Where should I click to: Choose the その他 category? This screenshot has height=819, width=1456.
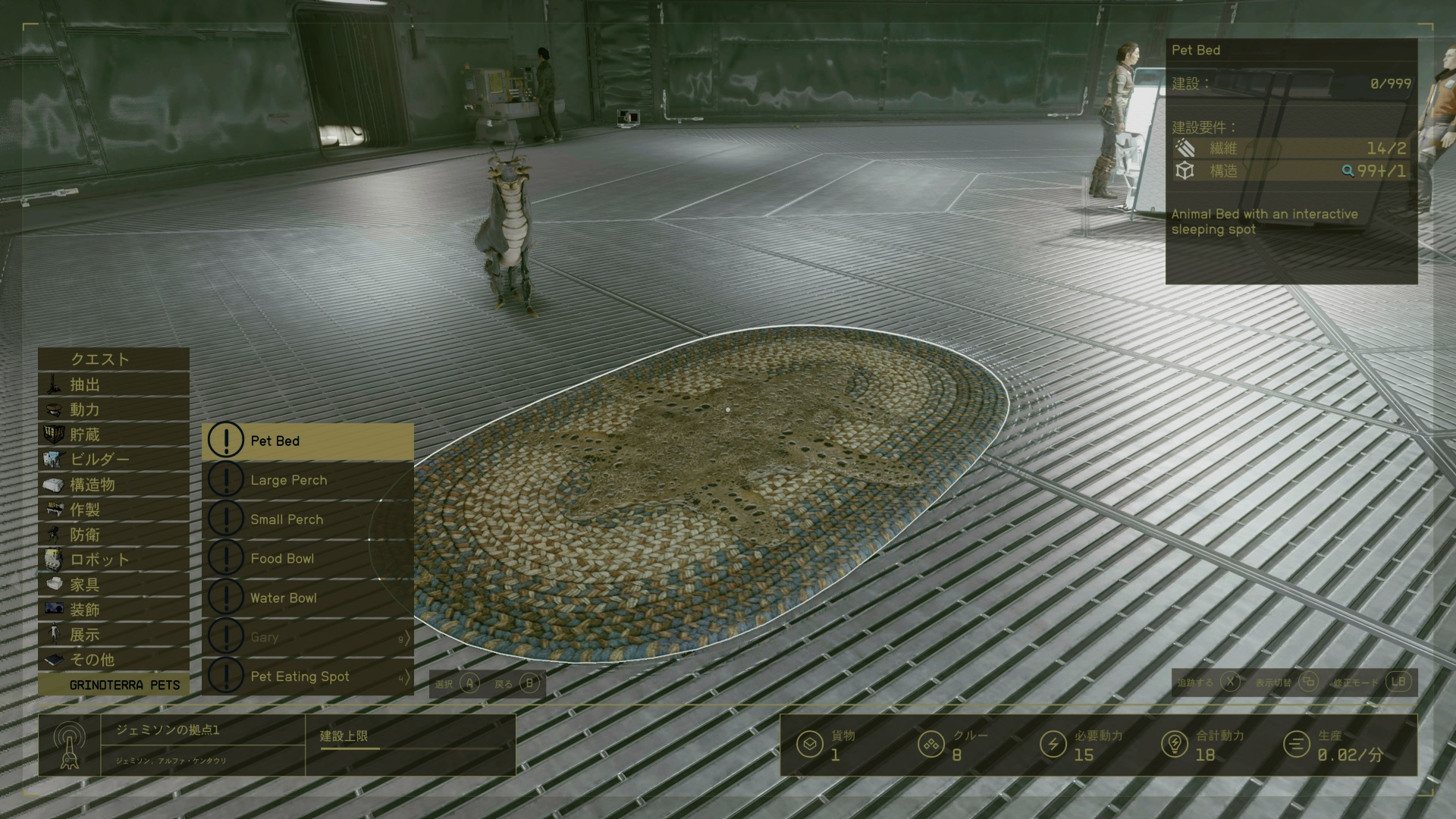114,660
